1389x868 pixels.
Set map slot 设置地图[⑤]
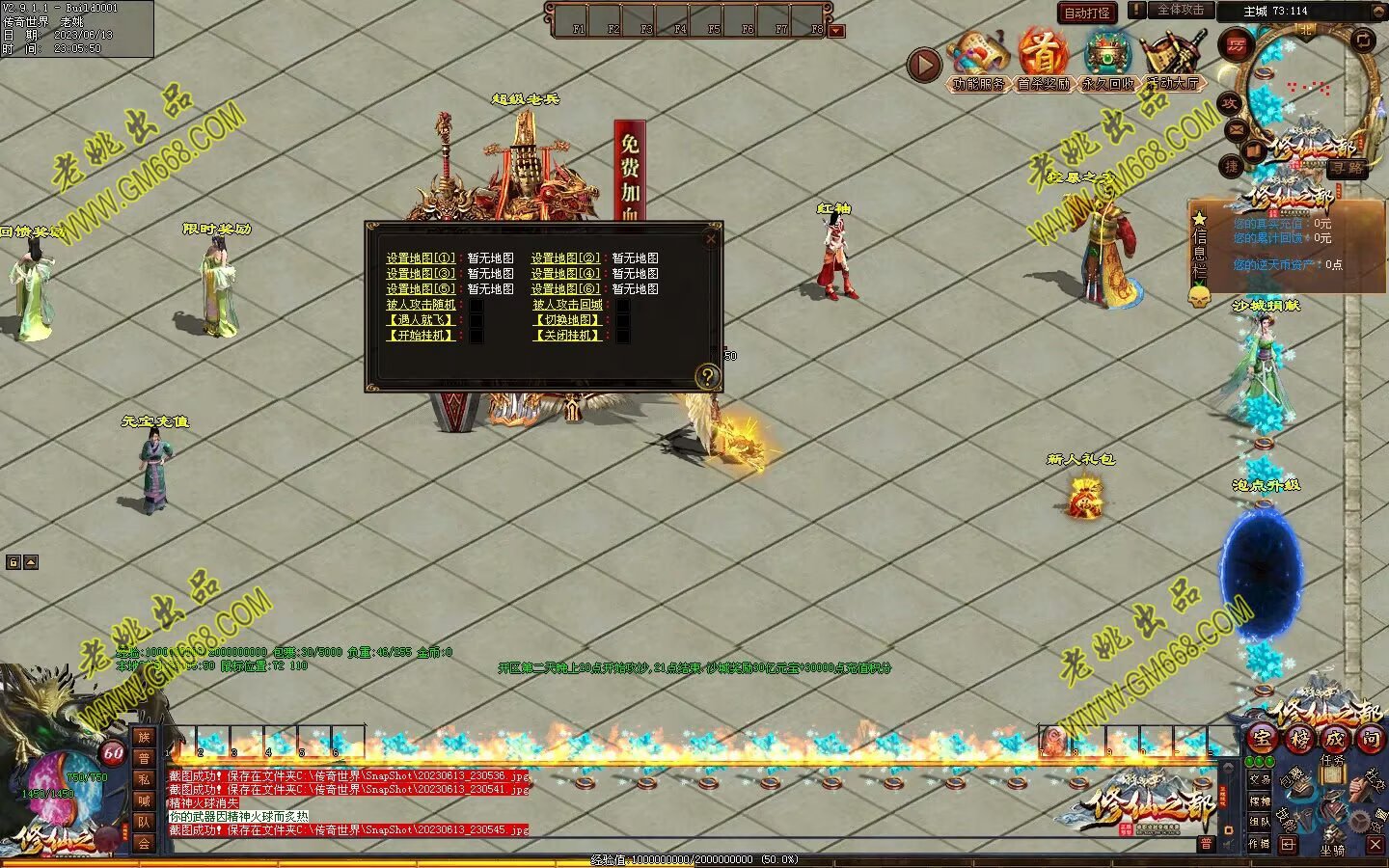(x=421, y=289)
